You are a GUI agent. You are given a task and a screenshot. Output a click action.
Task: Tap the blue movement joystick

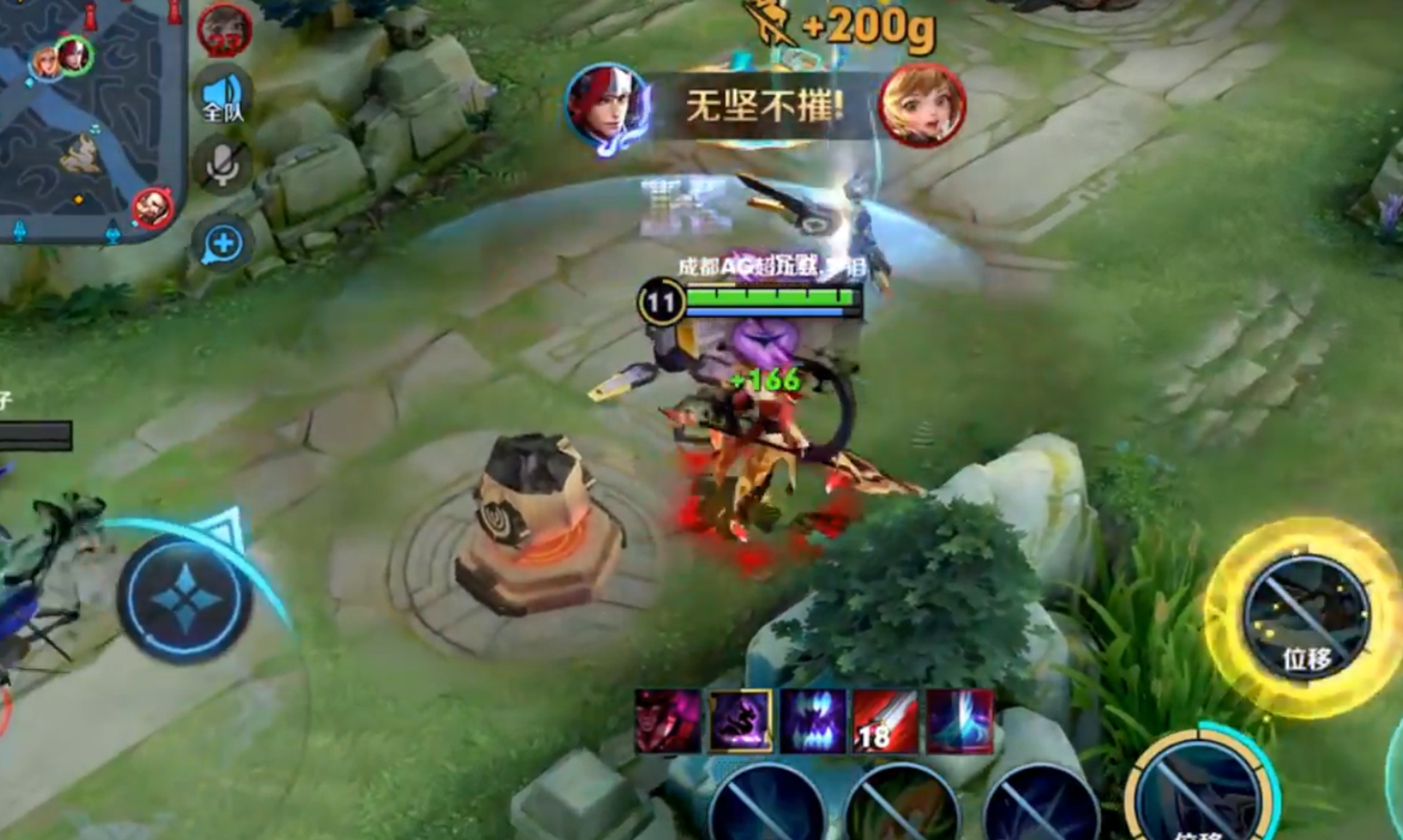185,599
